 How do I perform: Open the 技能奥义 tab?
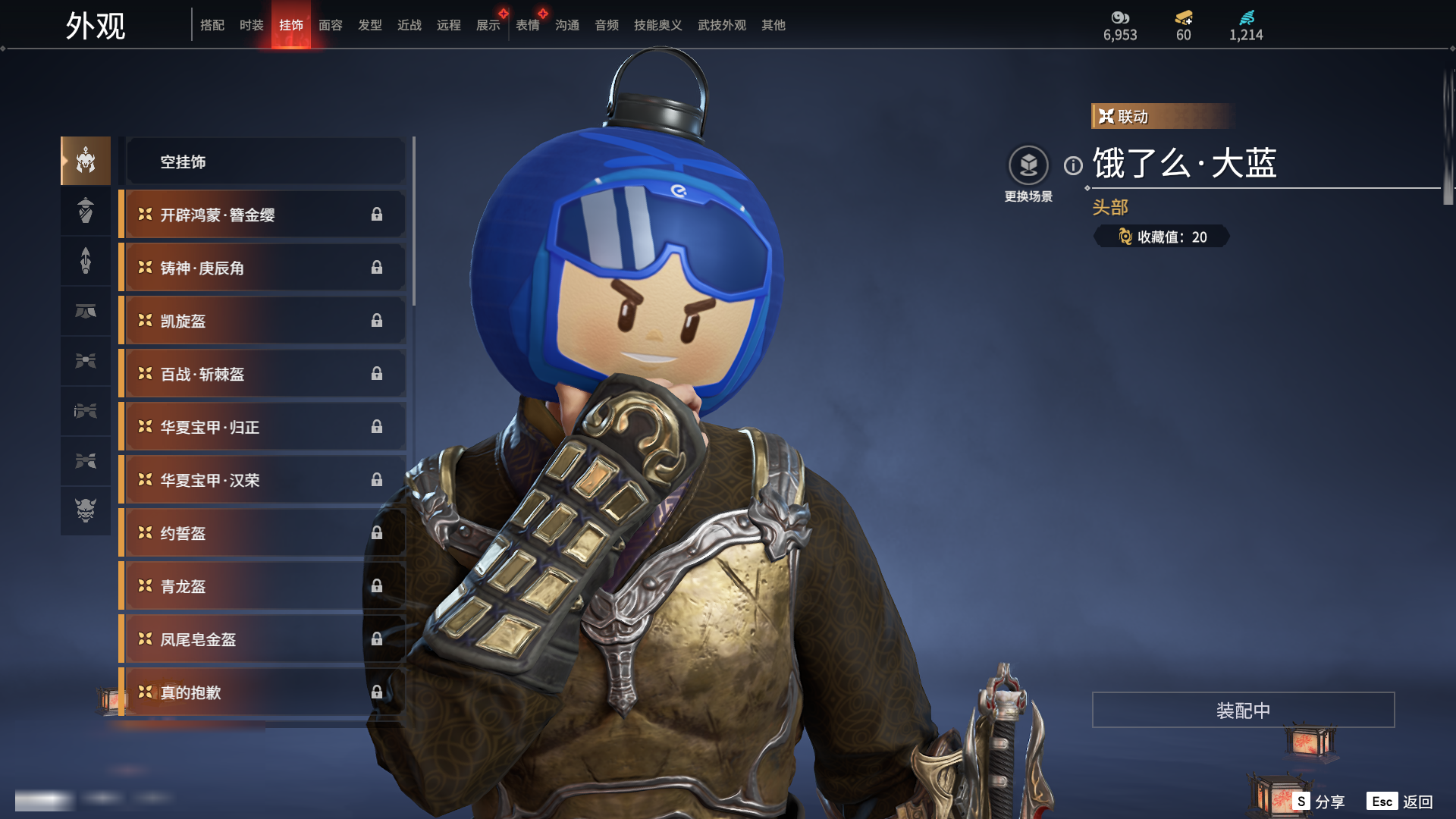[x=657, y=25]
